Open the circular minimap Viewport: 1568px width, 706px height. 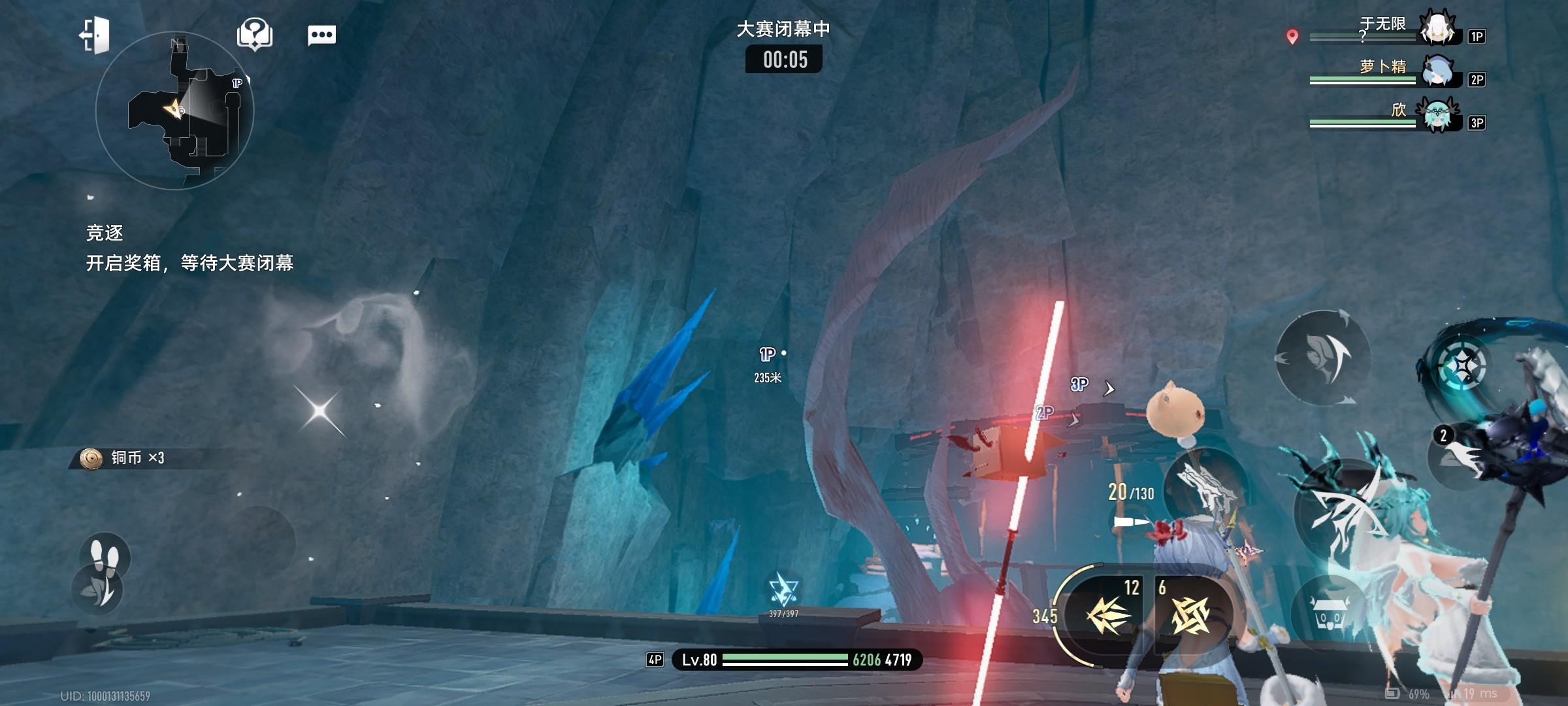click(174, 111)
